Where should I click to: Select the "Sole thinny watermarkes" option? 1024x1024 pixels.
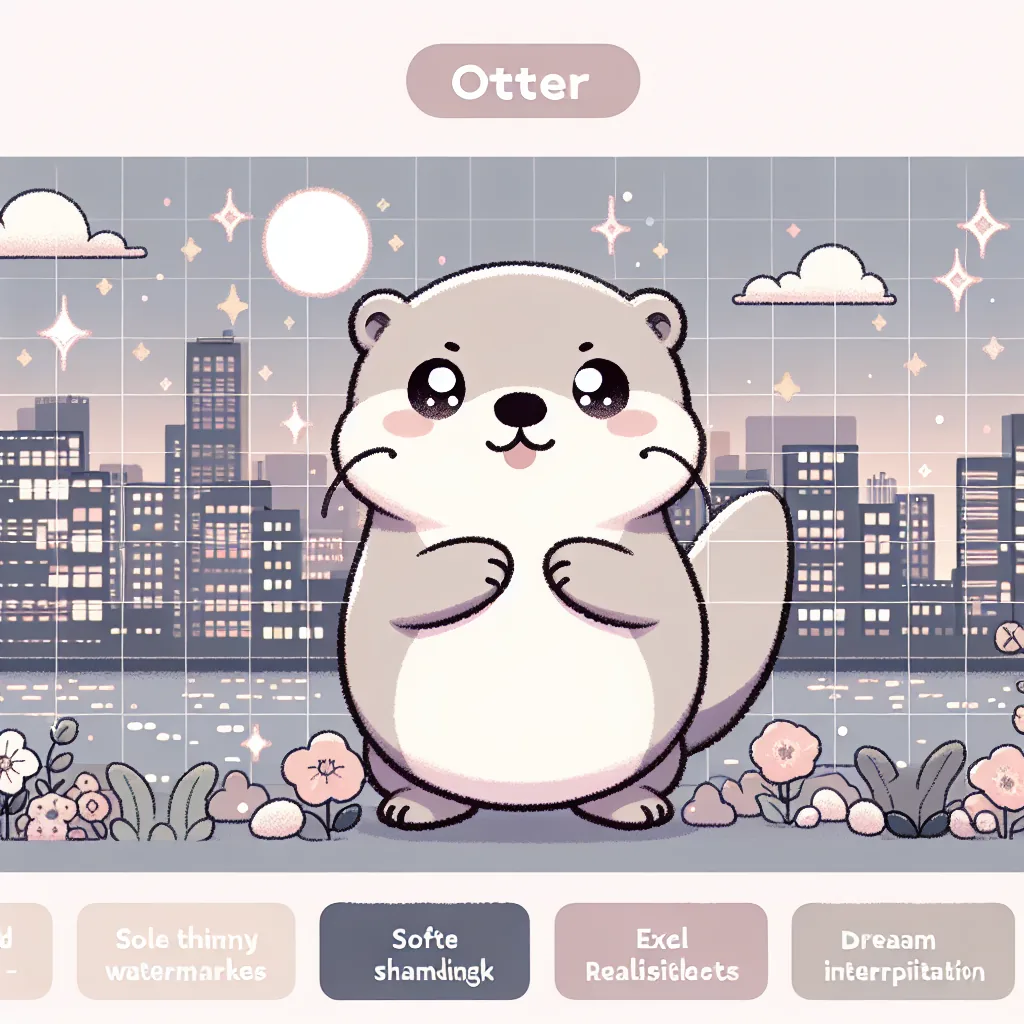(x=186, y=954)
